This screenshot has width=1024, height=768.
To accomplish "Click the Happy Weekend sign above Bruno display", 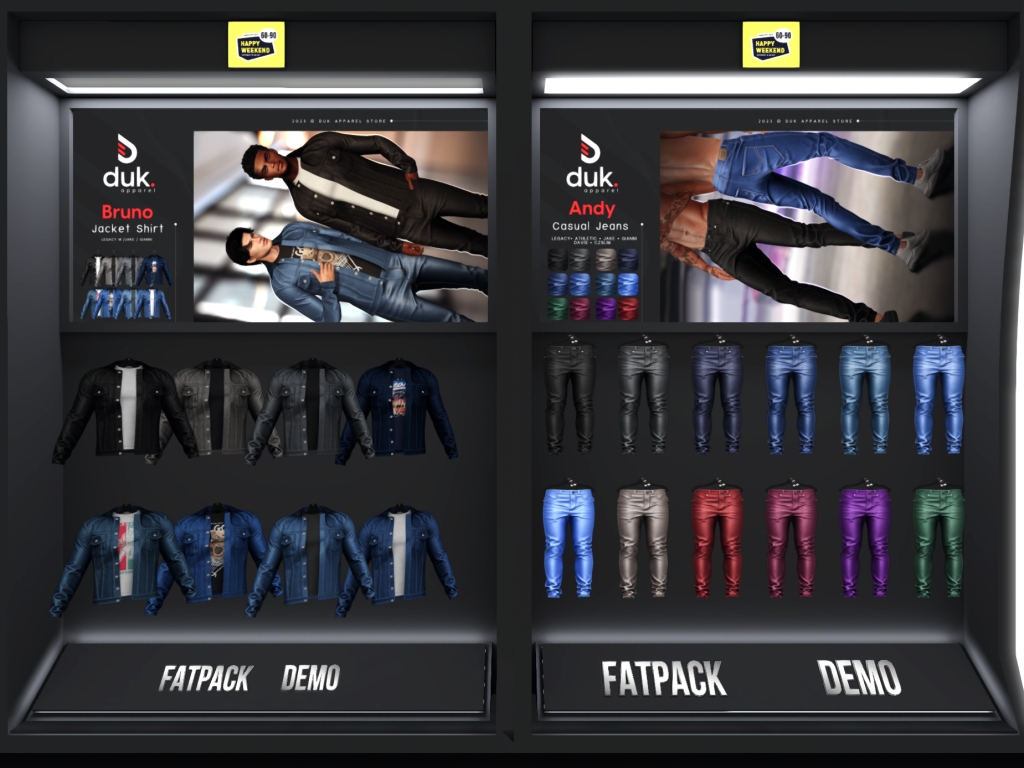I will (x=256, y=45).
